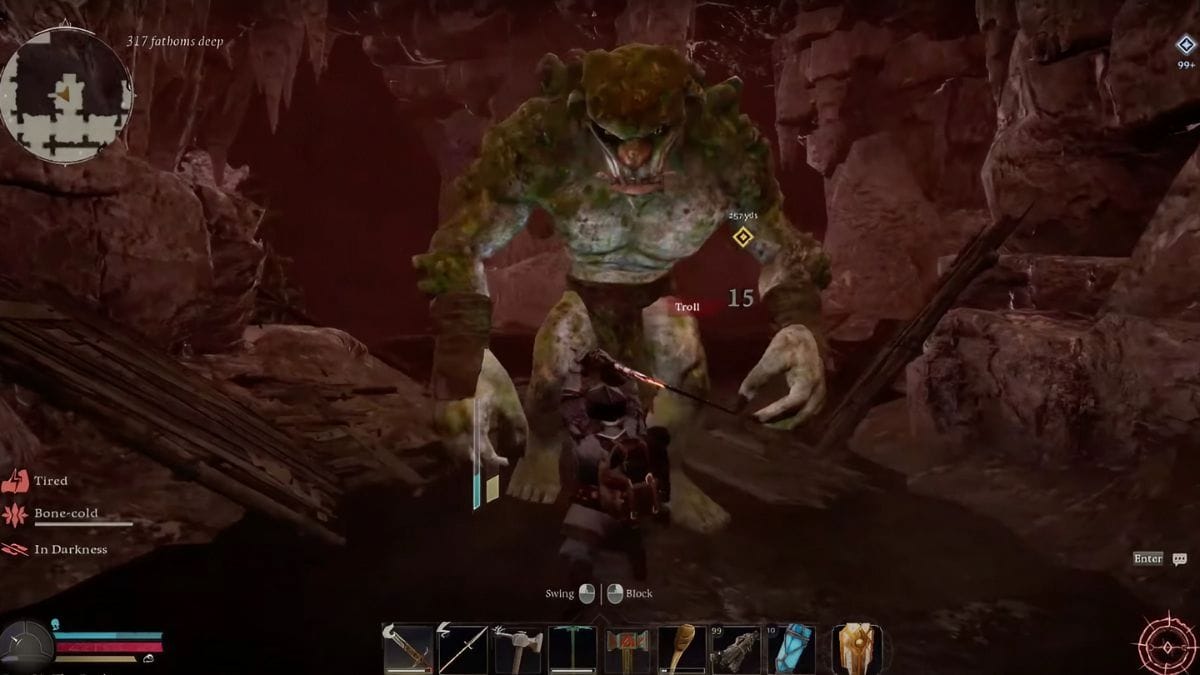Inspect the Tired status effect icon
Image resolution: width=1200 pixels, height=675 pixels.
(x=17, y=481)
